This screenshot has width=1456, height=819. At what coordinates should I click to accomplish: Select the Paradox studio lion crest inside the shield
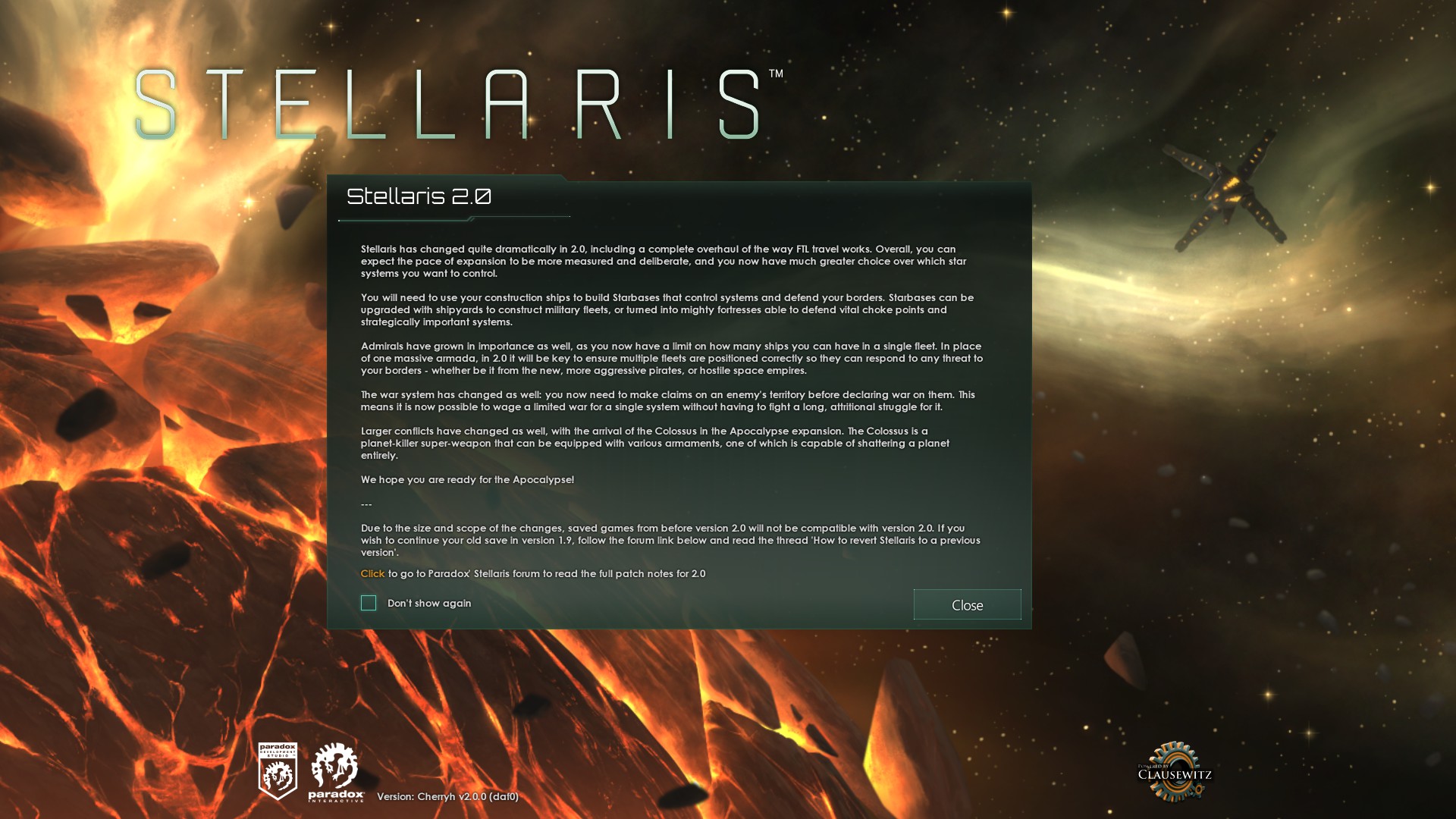(x=278, y=773)
